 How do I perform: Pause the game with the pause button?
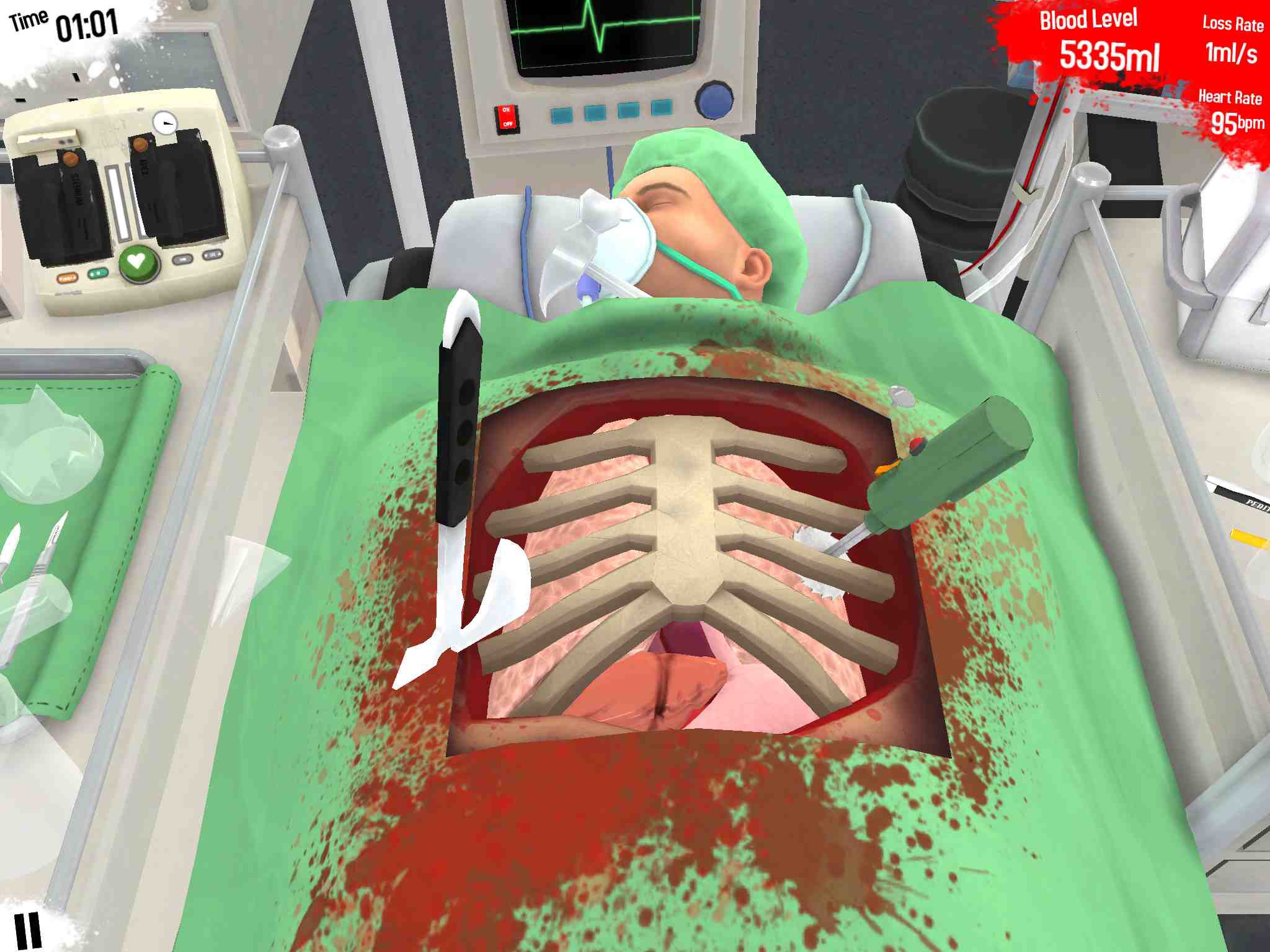pyautogui.click(x=28, y=930)
